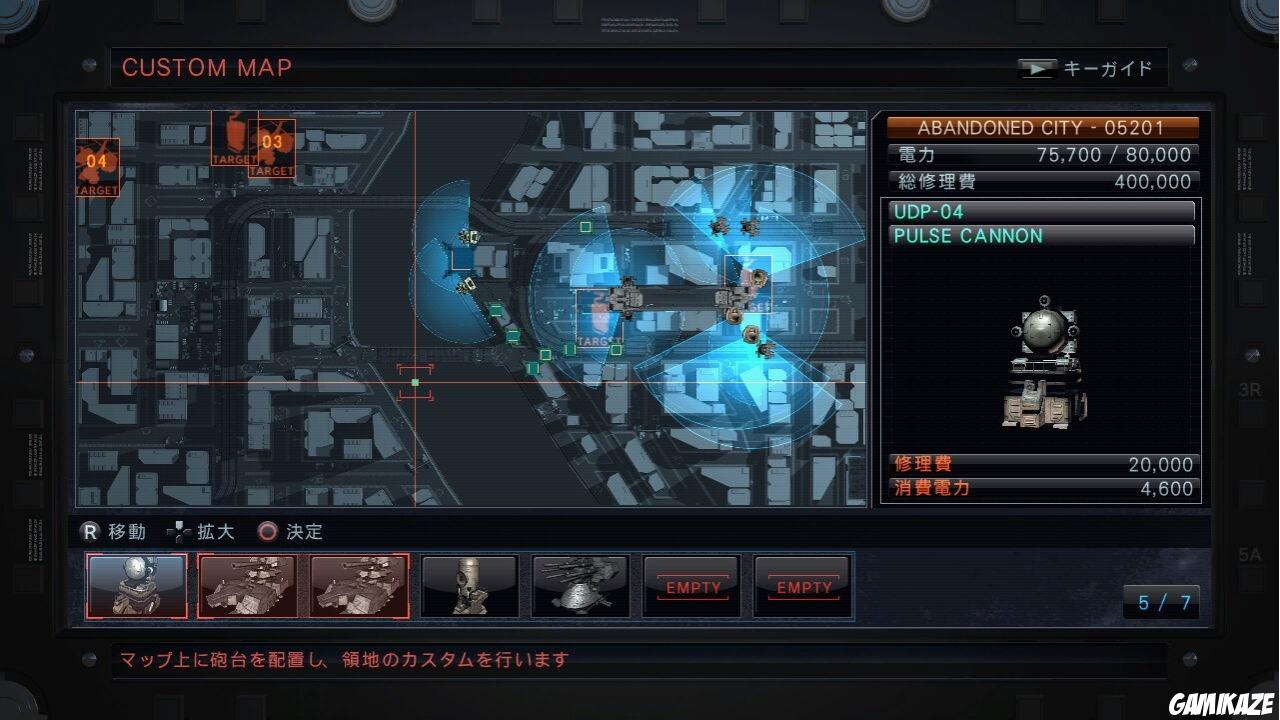Screen dimensions: 1280x720
Task: Click the 電力 power gauge 75,700 / 80,000
Action: point(1042,155)
